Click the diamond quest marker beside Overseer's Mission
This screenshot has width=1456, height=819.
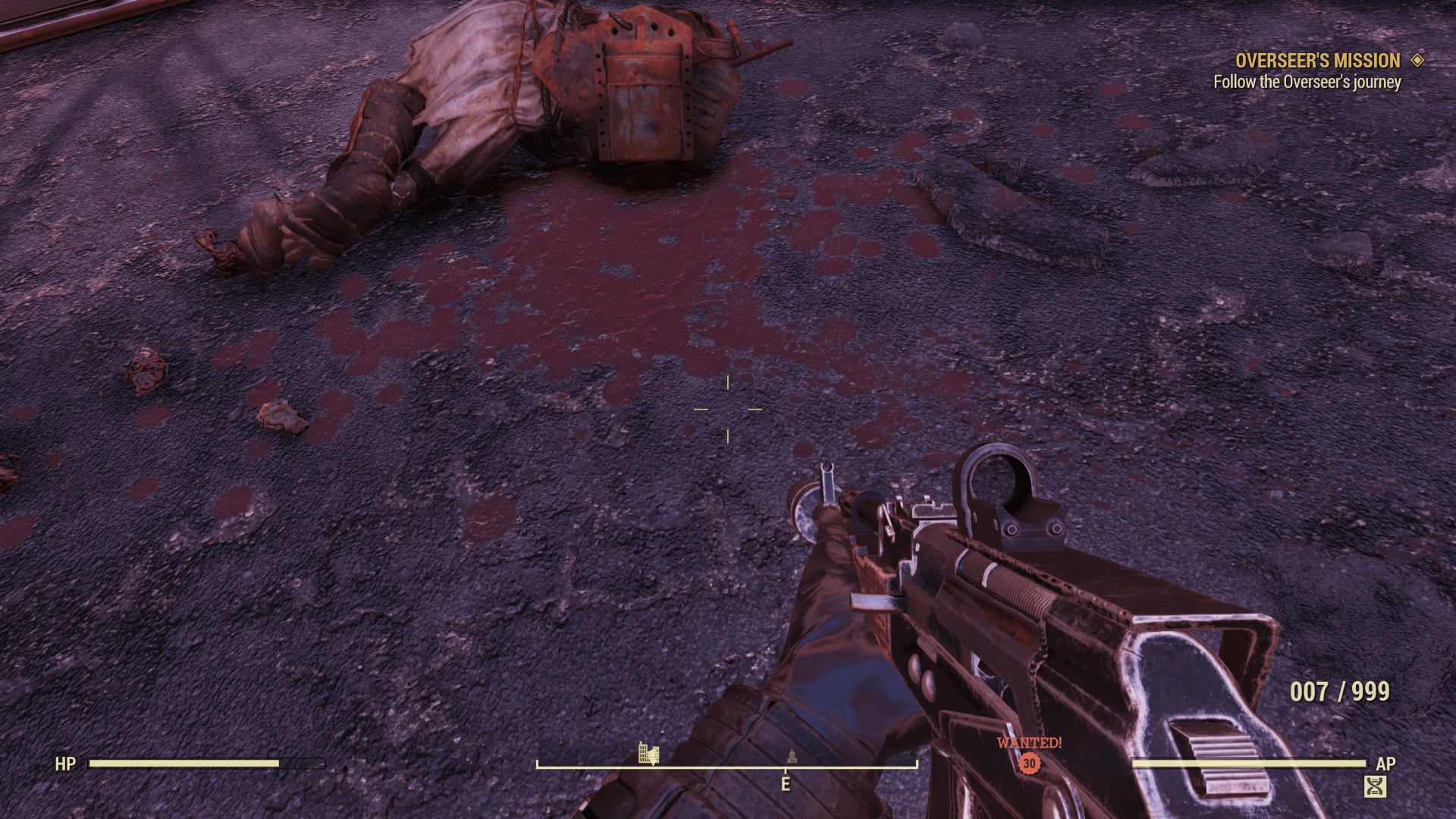pyautogui.click(x=1417, y=60)
